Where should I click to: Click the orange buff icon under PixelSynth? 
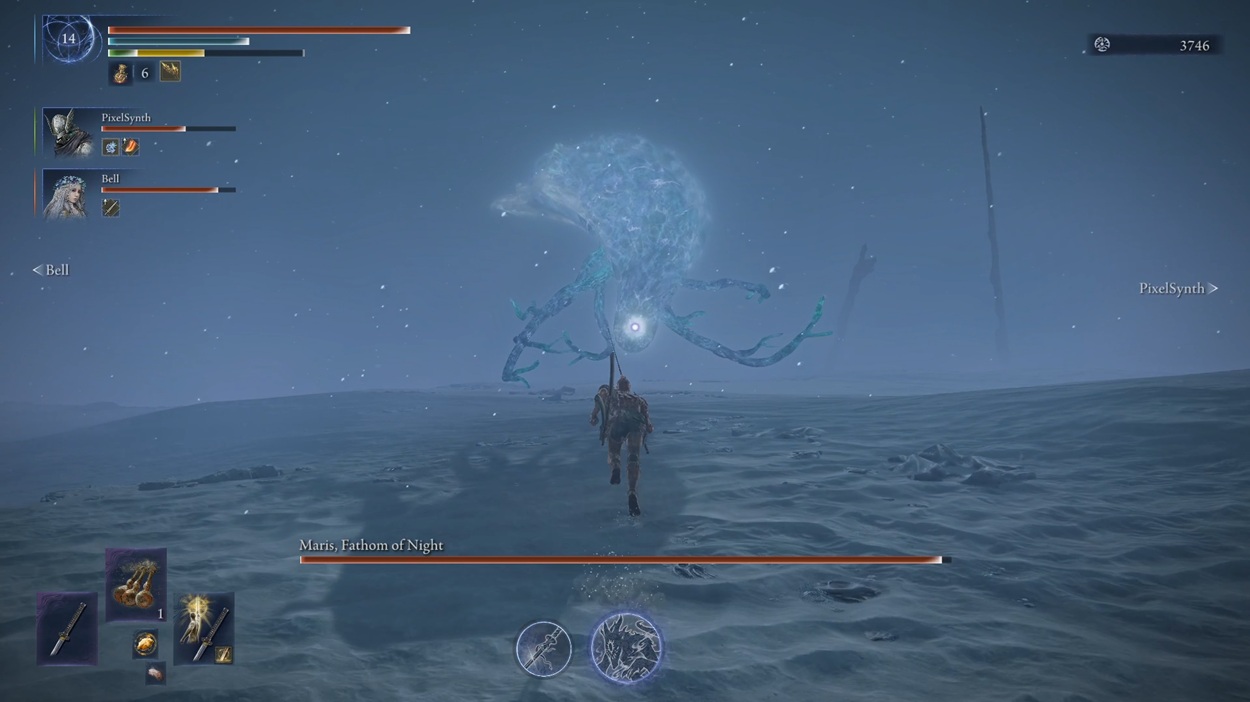[130, 147]
